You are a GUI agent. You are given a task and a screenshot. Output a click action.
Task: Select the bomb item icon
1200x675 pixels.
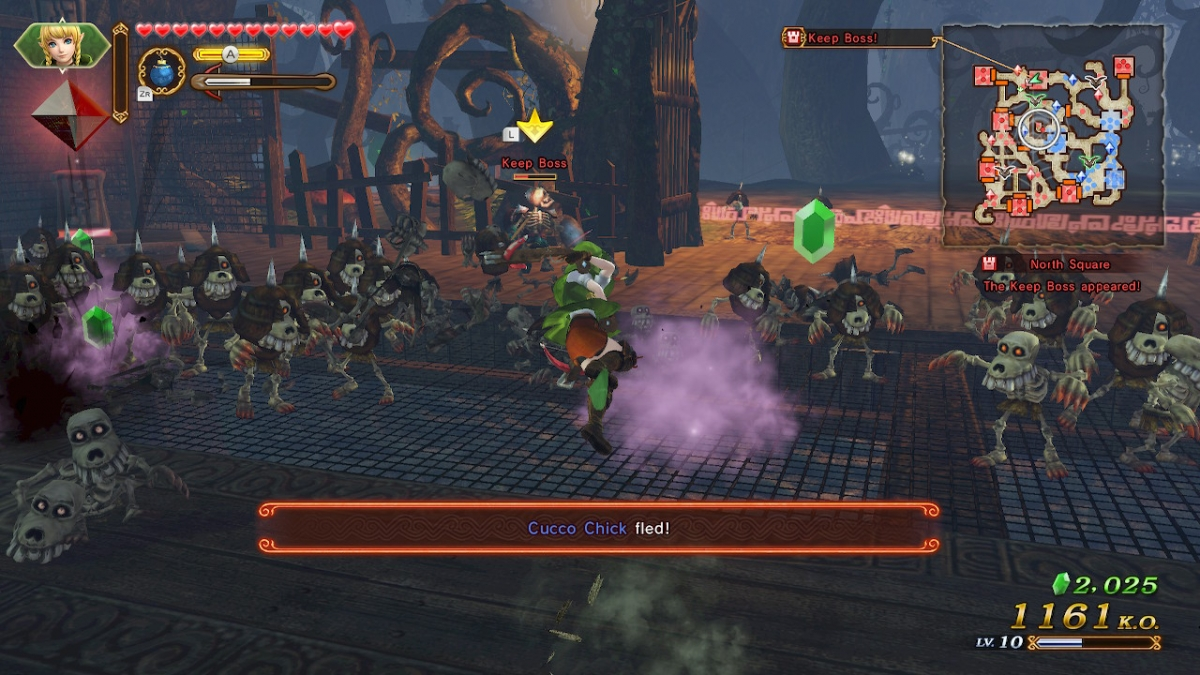pos(162,73)
